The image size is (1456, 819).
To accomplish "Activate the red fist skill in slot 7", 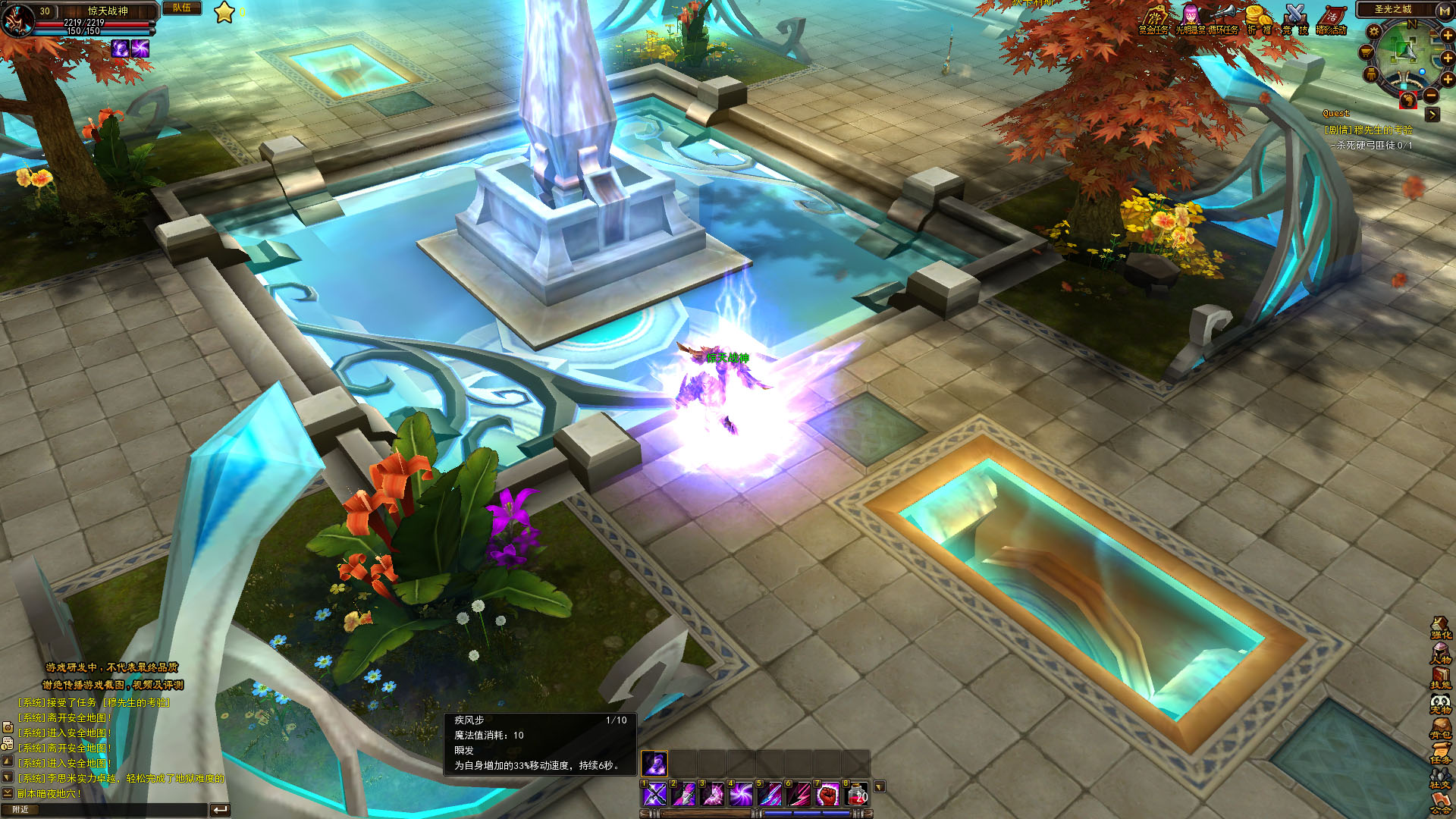I will [x=828, y=794].
